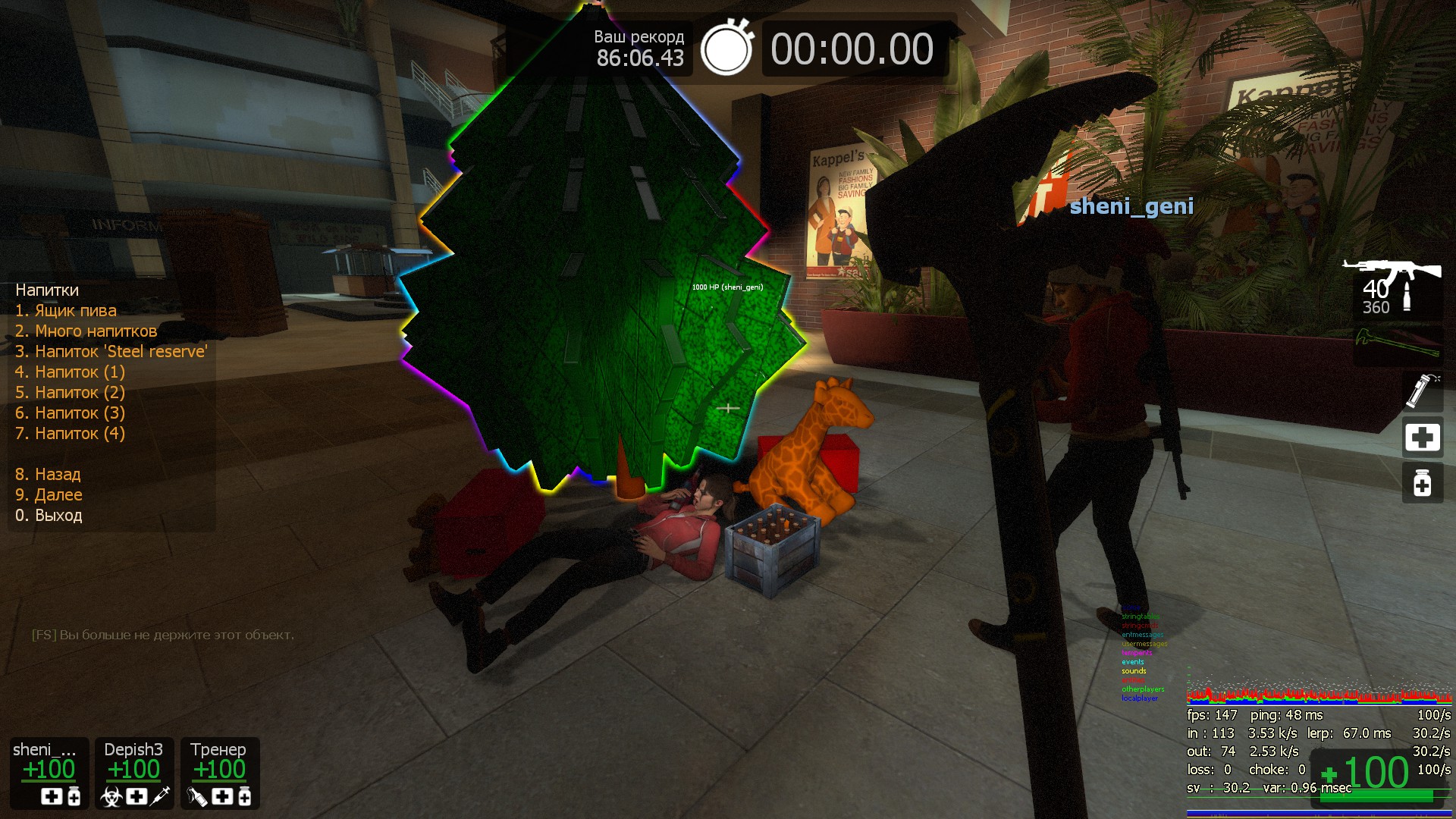This screenshot has height=819, width=1456.
Task: Open next page with 'Далее'
Action: (x=49, y=495)
